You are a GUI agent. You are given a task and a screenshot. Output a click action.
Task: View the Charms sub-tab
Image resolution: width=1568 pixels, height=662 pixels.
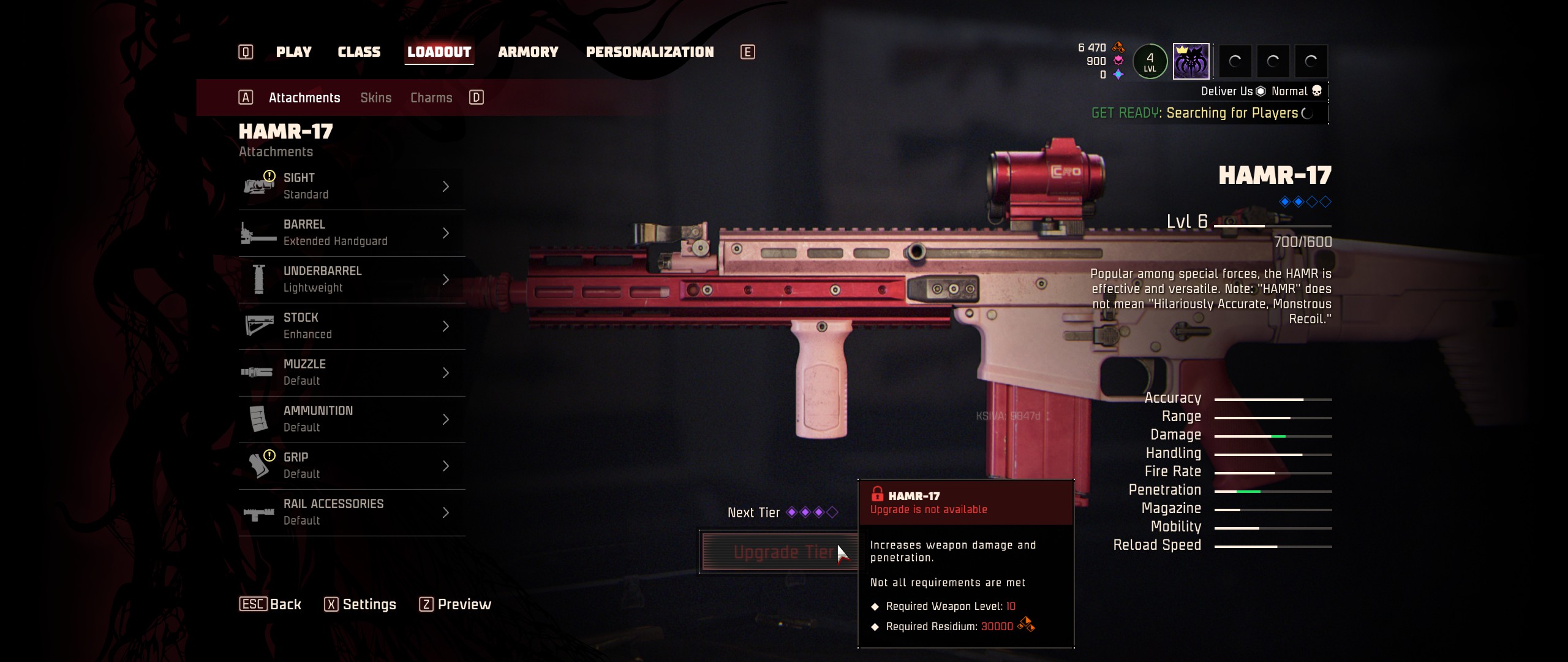coord(431,98)
